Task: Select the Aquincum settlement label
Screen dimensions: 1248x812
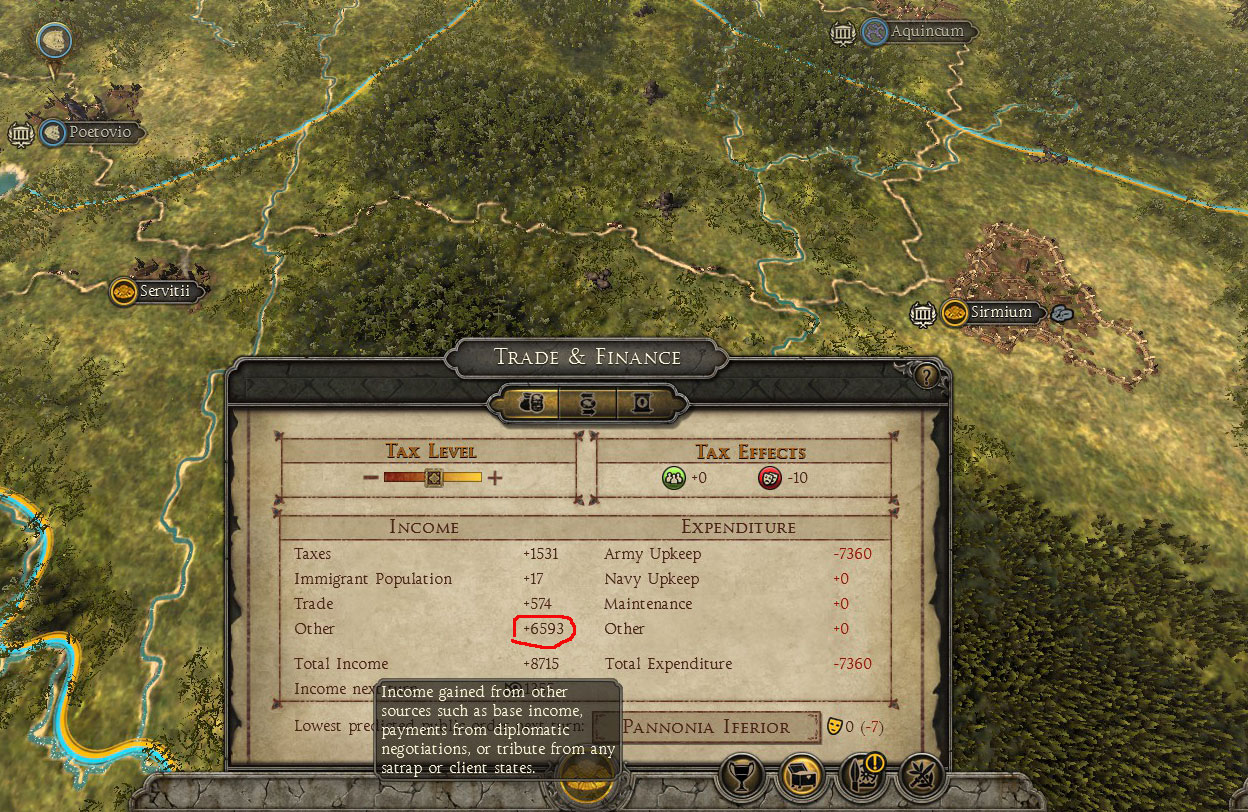Action: coord(927,32)
